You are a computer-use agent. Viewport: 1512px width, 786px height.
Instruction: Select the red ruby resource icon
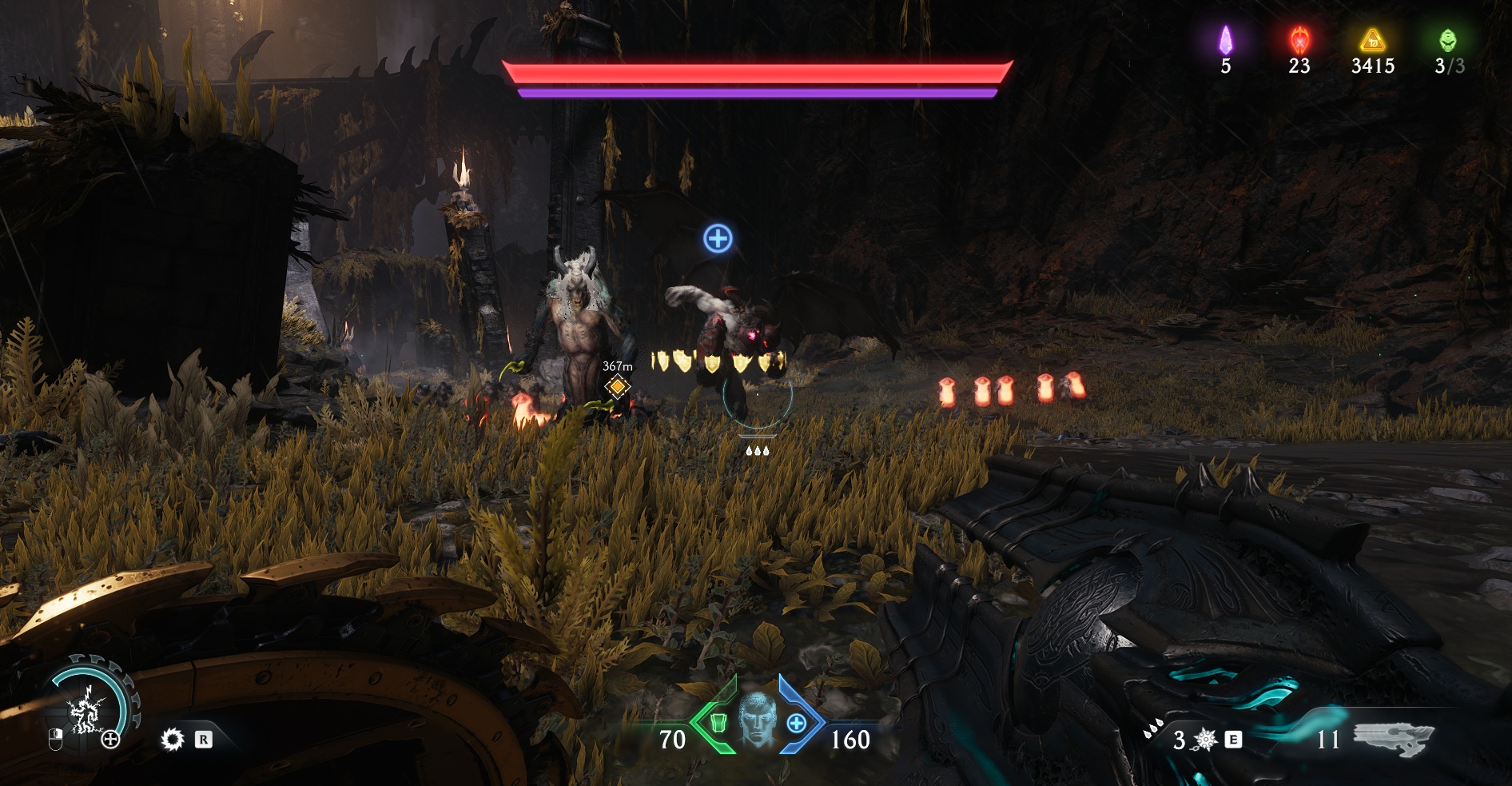click(x=1299, y=39)
